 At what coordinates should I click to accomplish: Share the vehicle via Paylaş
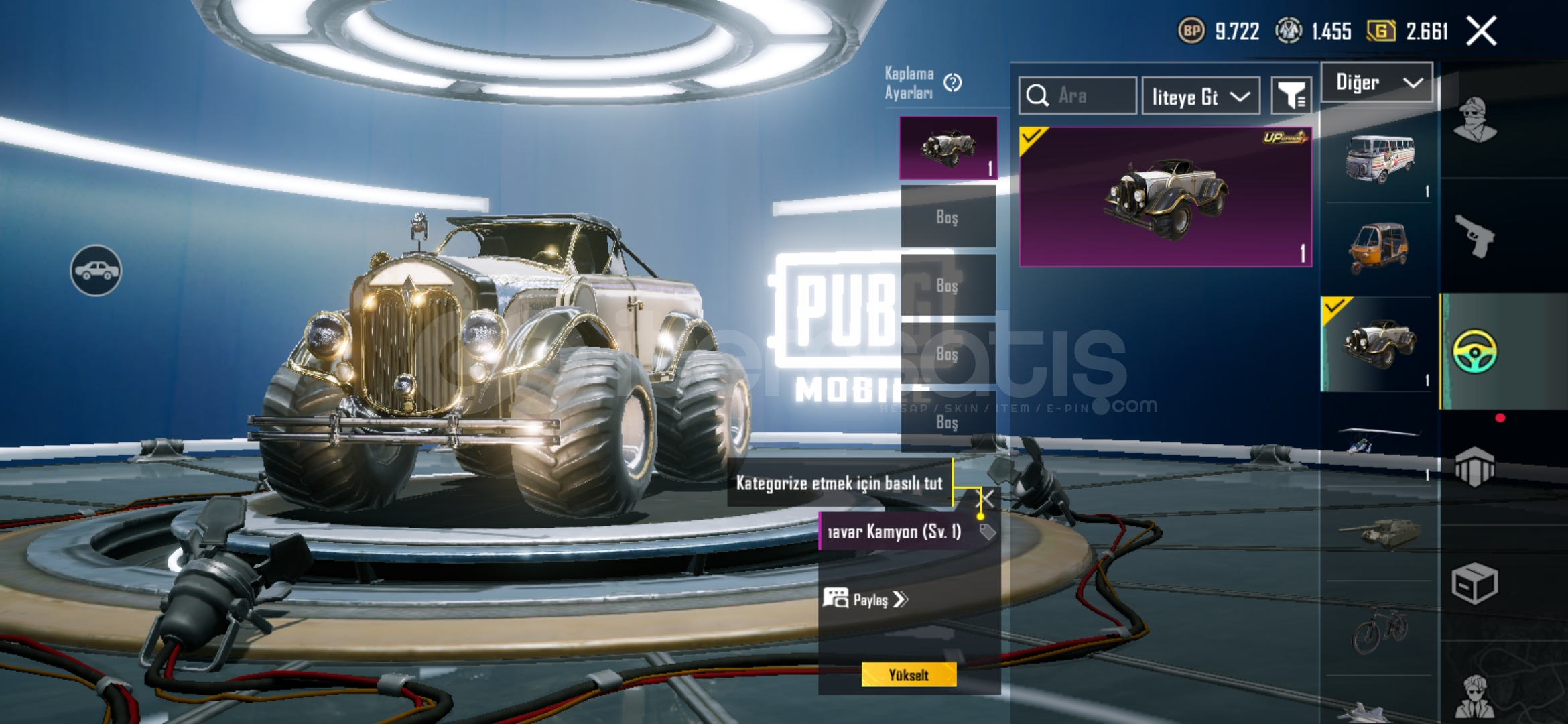(x=866, y=599)
